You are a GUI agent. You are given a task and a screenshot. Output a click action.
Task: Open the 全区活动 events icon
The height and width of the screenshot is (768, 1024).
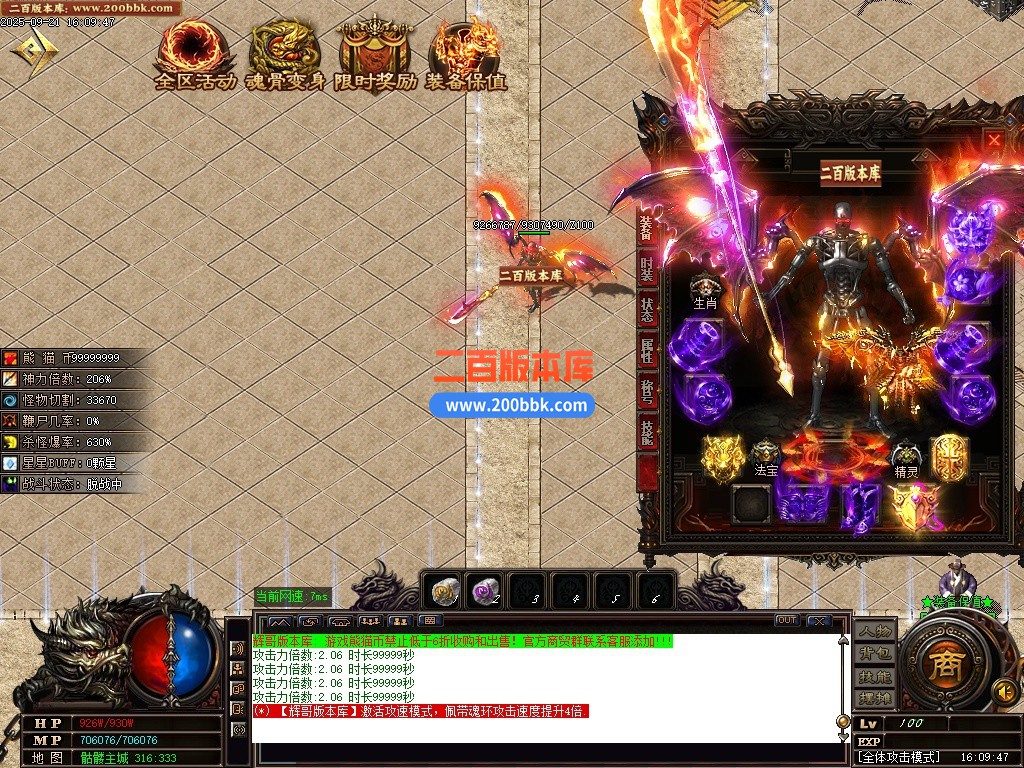[x=195, y=57]
